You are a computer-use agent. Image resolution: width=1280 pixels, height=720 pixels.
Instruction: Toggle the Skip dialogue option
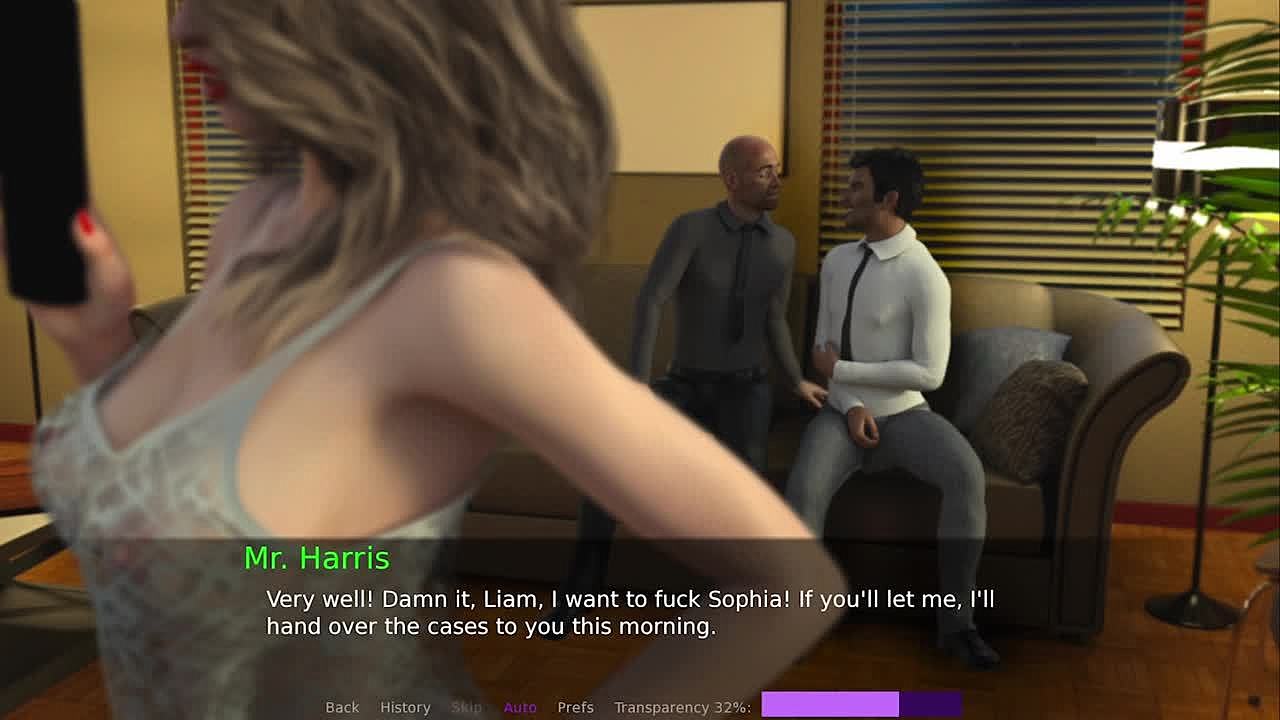[466, 707]
